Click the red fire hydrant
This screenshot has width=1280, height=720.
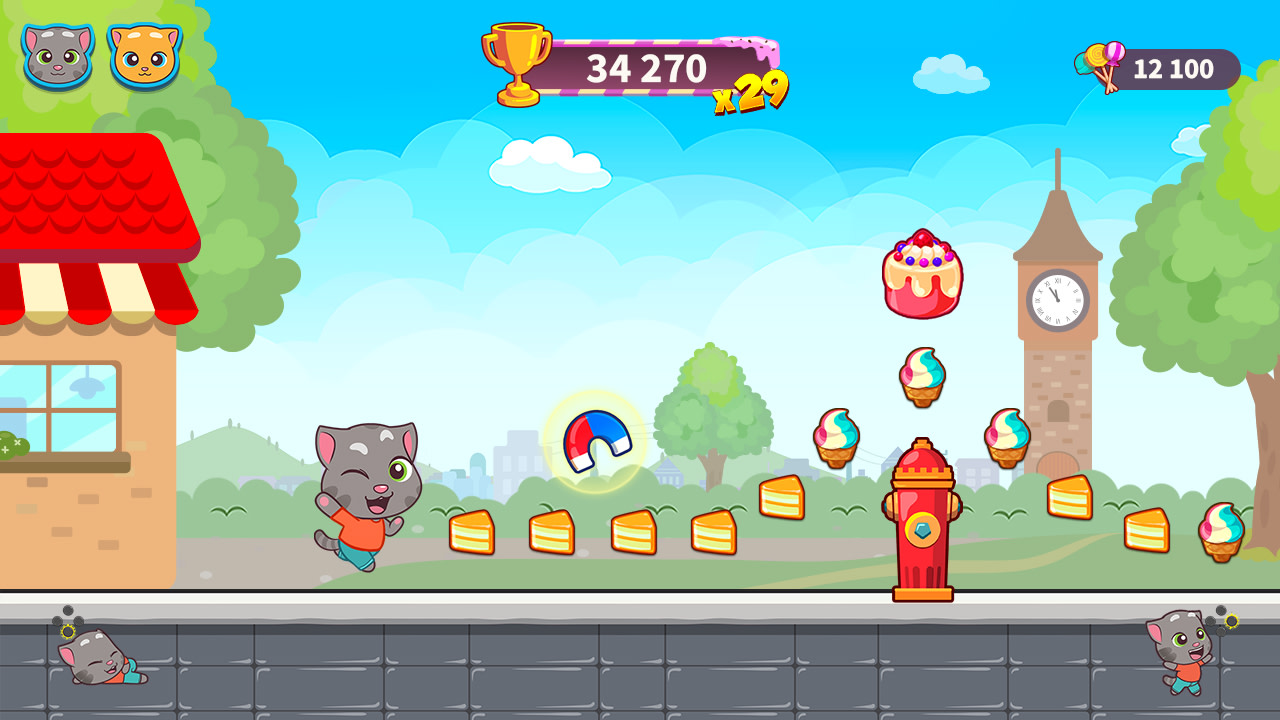point(922,520)
